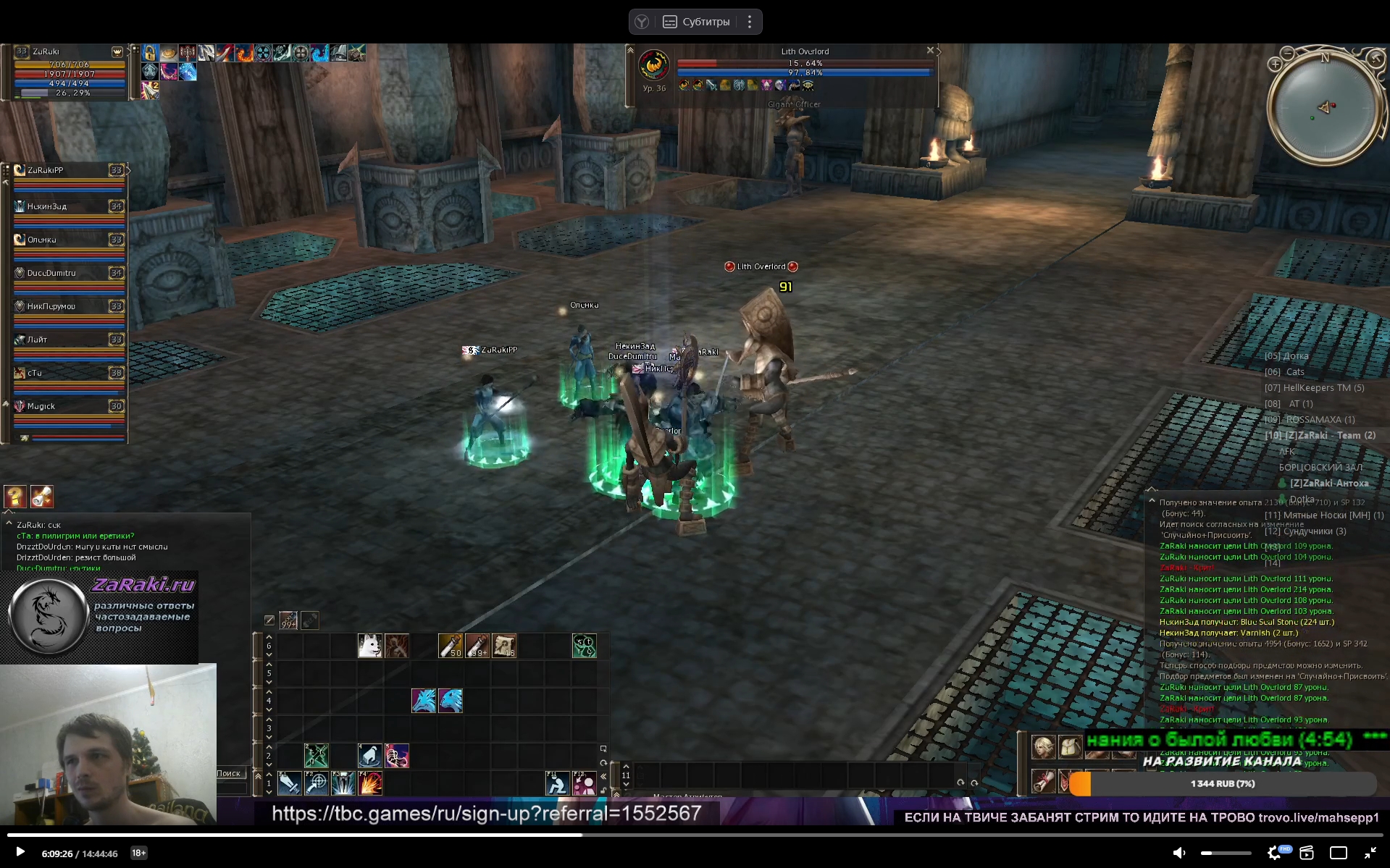1390x868 pixels.
Task: Use the pink clenched fist skill
Action: coord(396,755)
